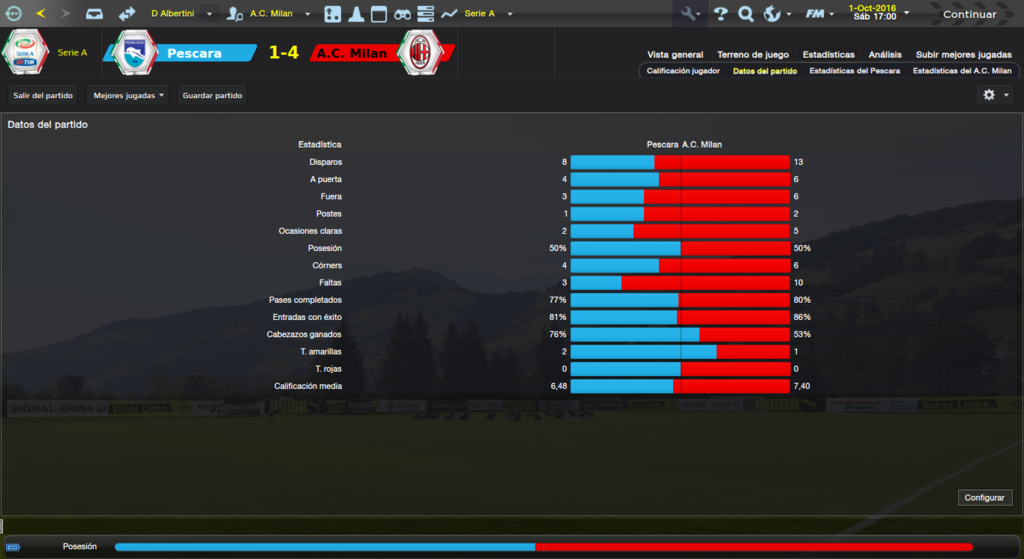The height and width of the screenshot is (559, 1024).
Task: Show the Estadísticas tab
Action: (828, 55)
